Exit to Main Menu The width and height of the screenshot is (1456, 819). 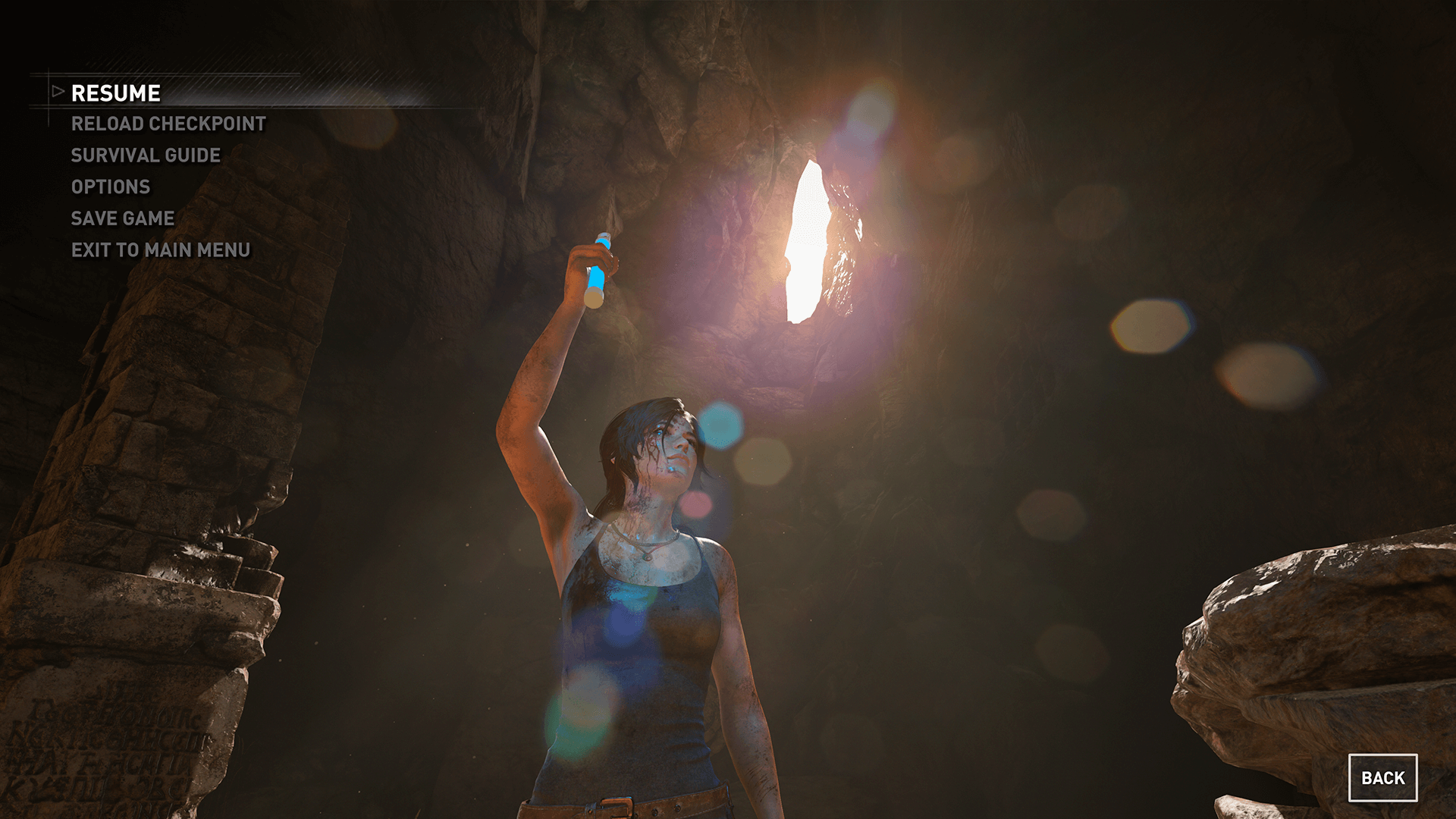(161, 250)
